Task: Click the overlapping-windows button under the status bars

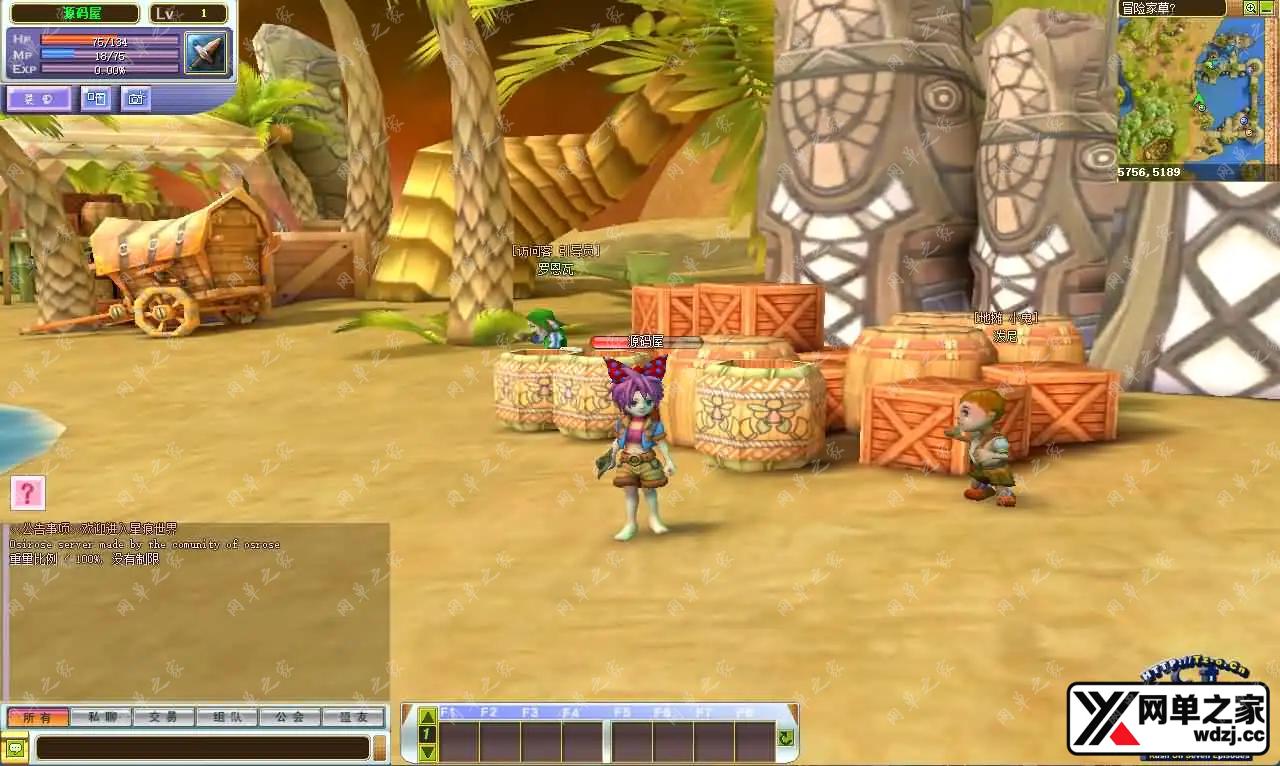Action: 96,98
